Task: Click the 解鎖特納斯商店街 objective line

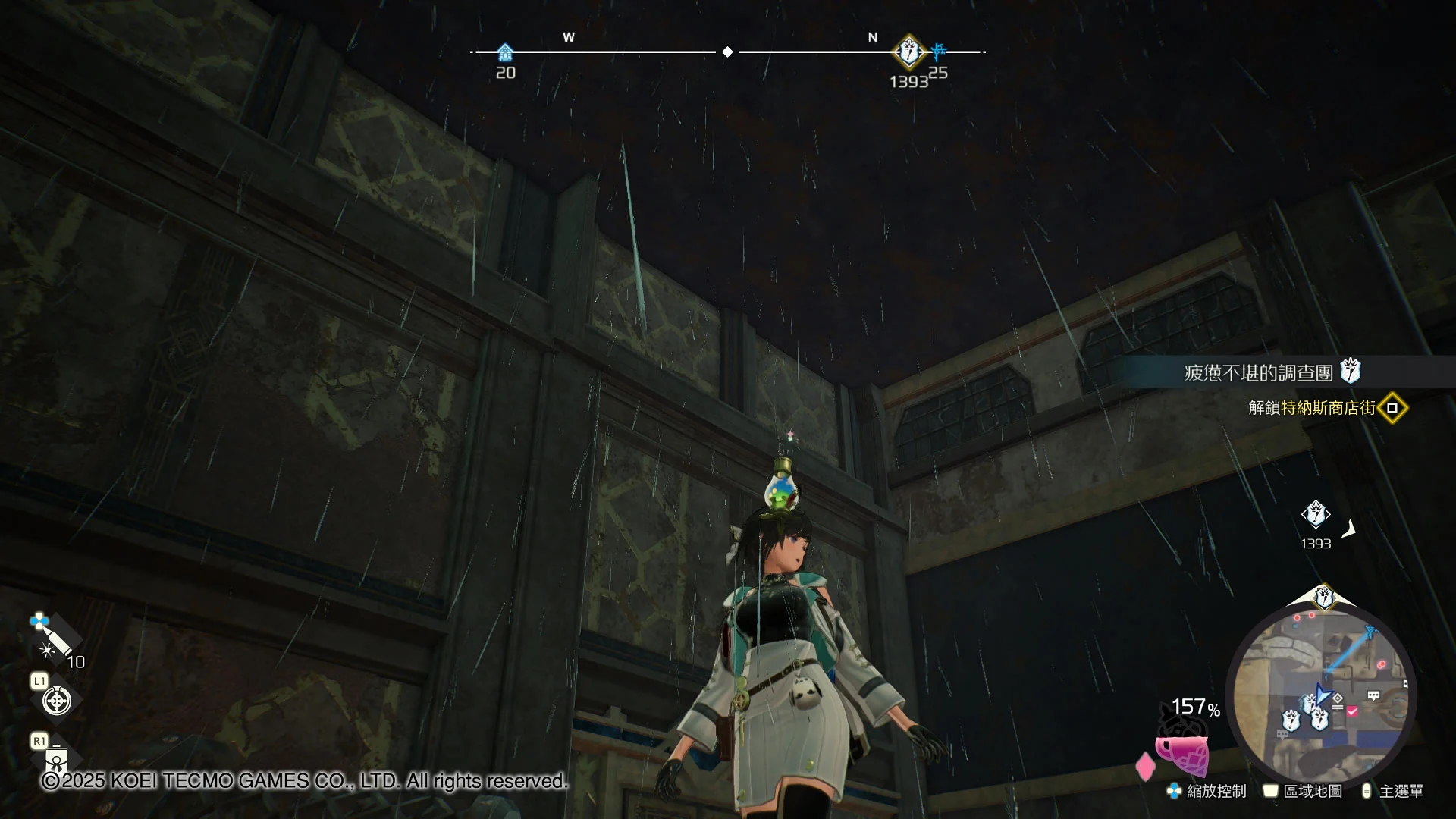Action: [1312, 408]
